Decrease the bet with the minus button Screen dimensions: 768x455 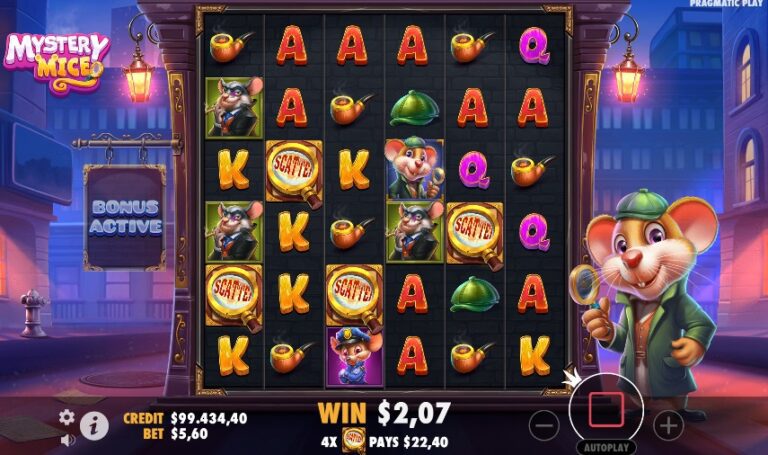(x=544, y=425)
